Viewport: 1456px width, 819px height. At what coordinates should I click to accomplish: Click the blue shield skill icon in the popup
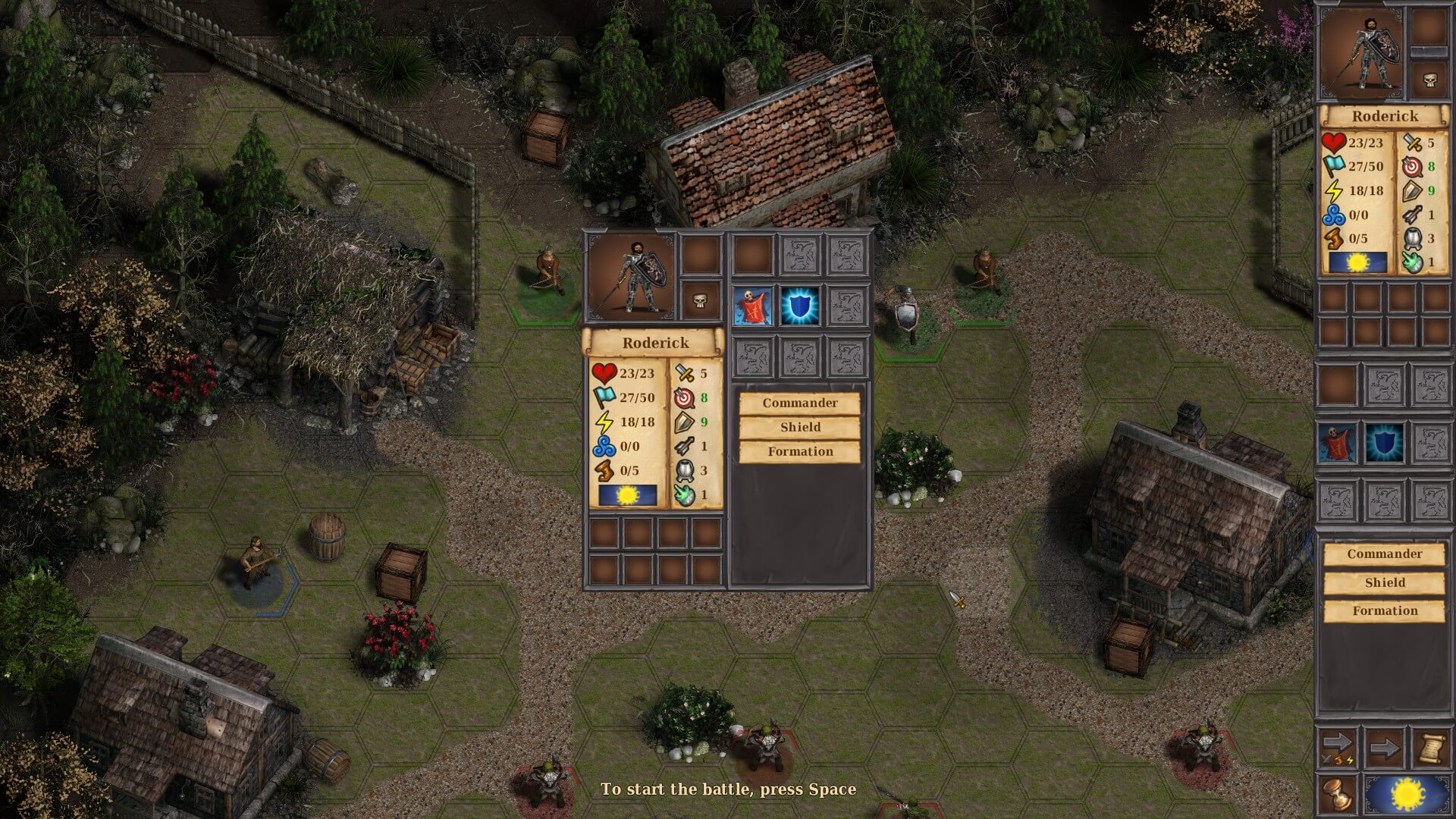coord(799,305)
